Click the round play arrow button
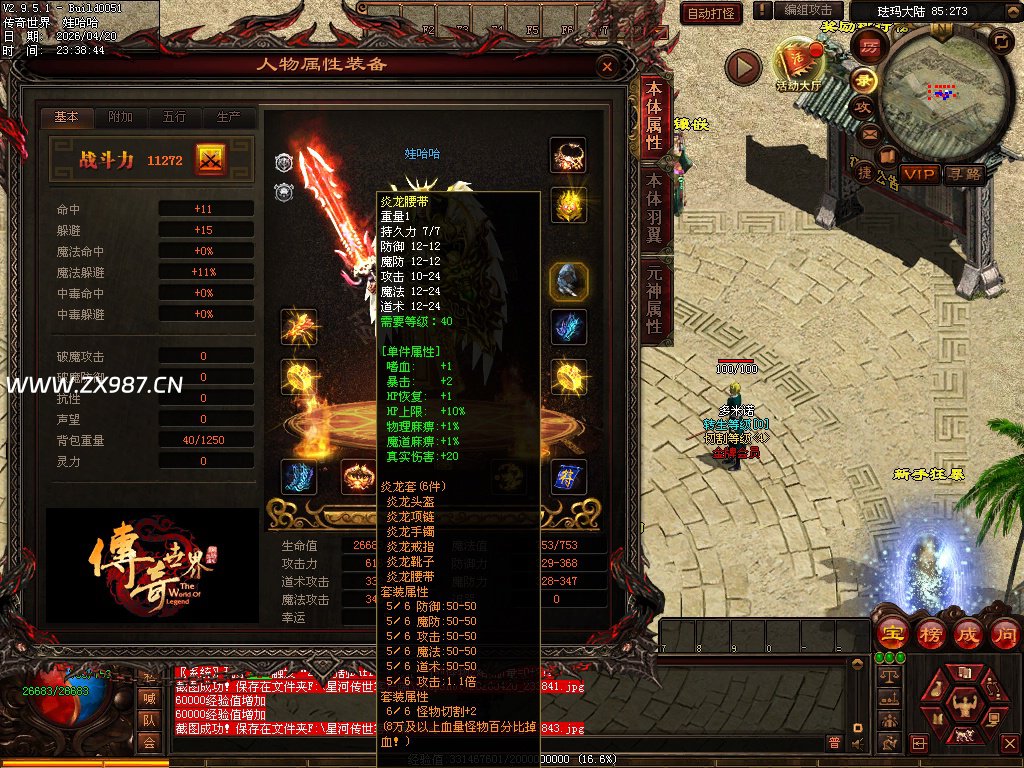1024x768 pixels. (x=743, y=67)
